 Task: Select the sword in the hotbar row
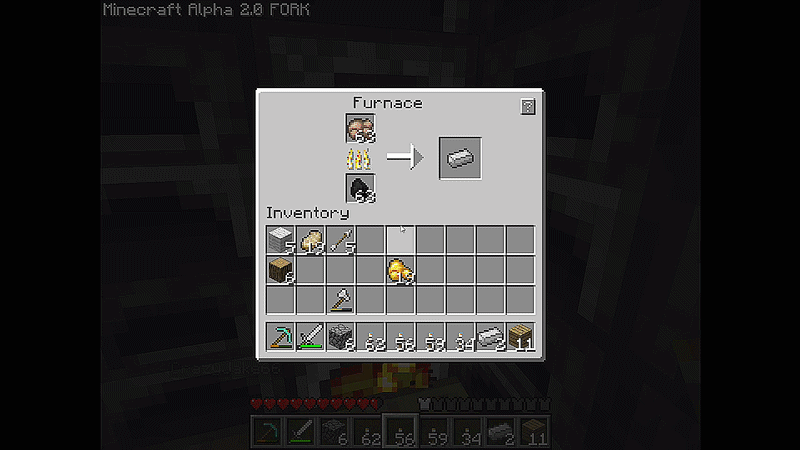coord(311,337)
